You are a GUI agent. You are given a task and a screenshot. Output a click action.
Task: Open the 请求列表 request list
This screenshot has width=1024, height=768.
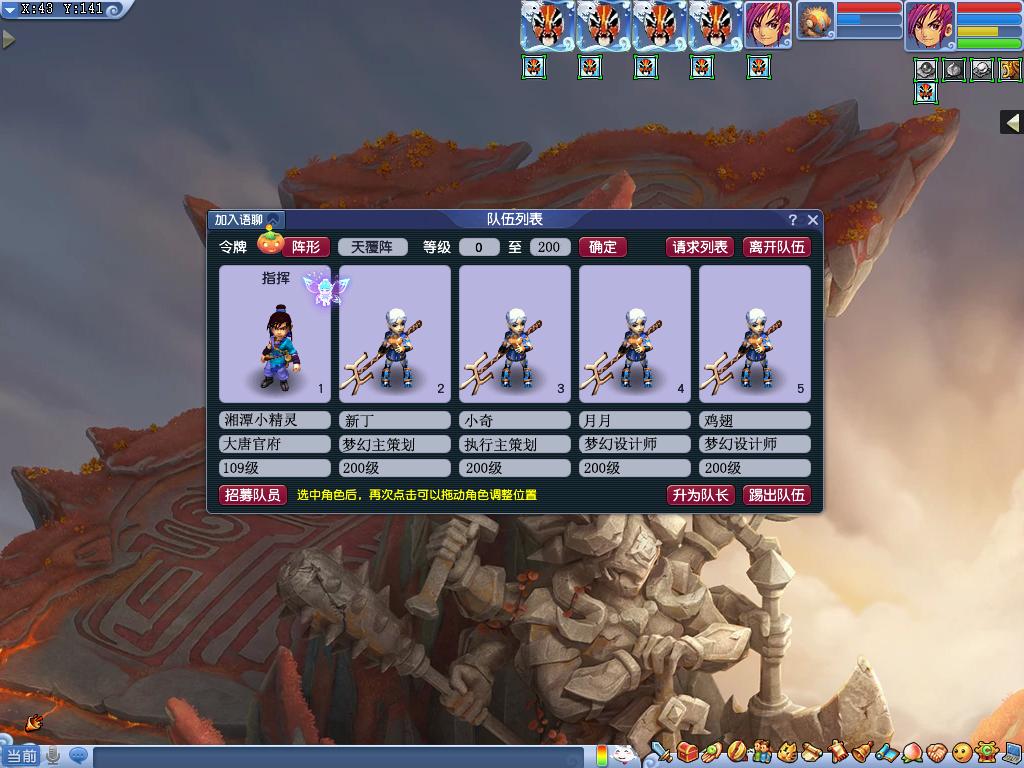(x=700, y=247)
